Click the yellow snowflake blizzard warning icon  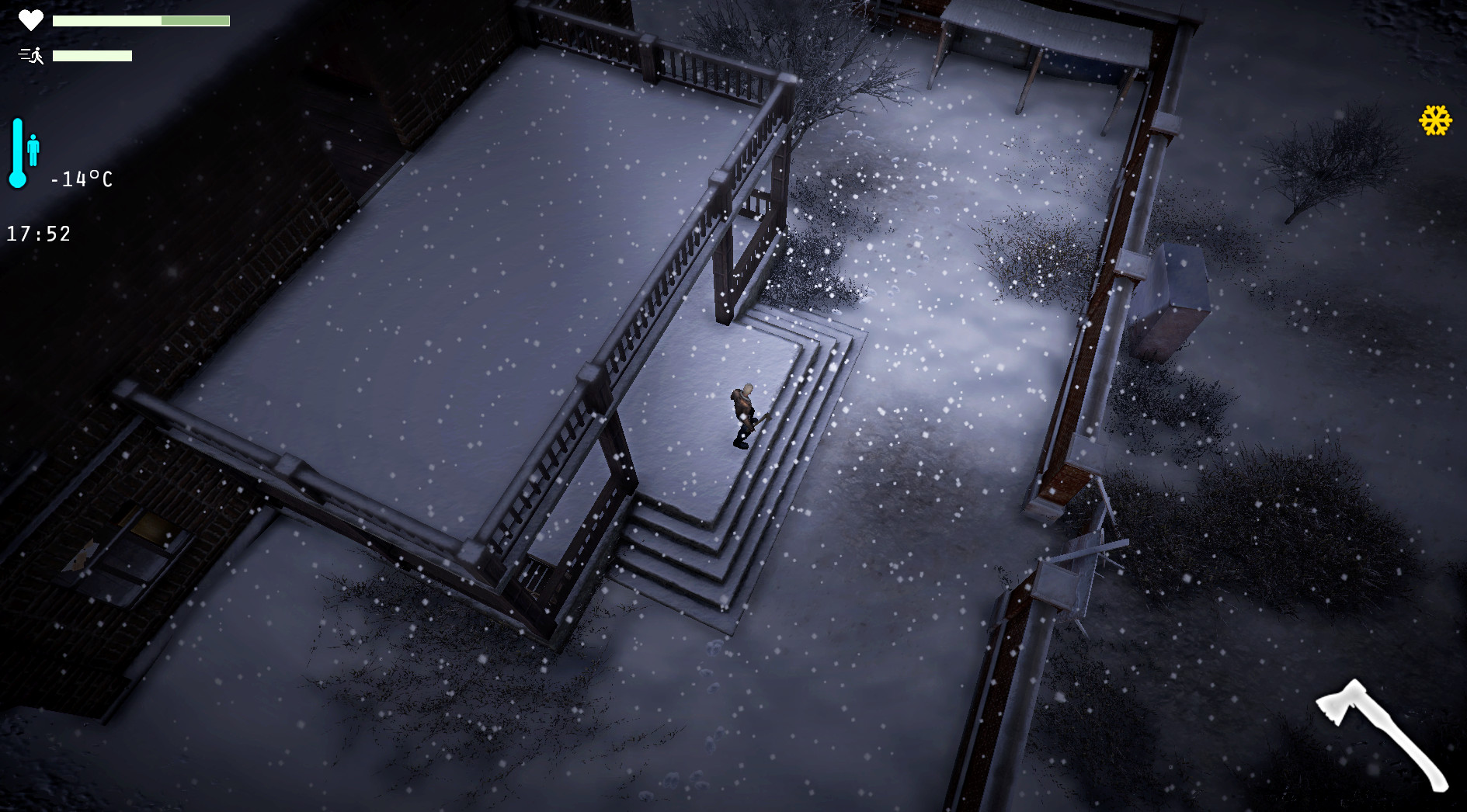[1436, 120]
